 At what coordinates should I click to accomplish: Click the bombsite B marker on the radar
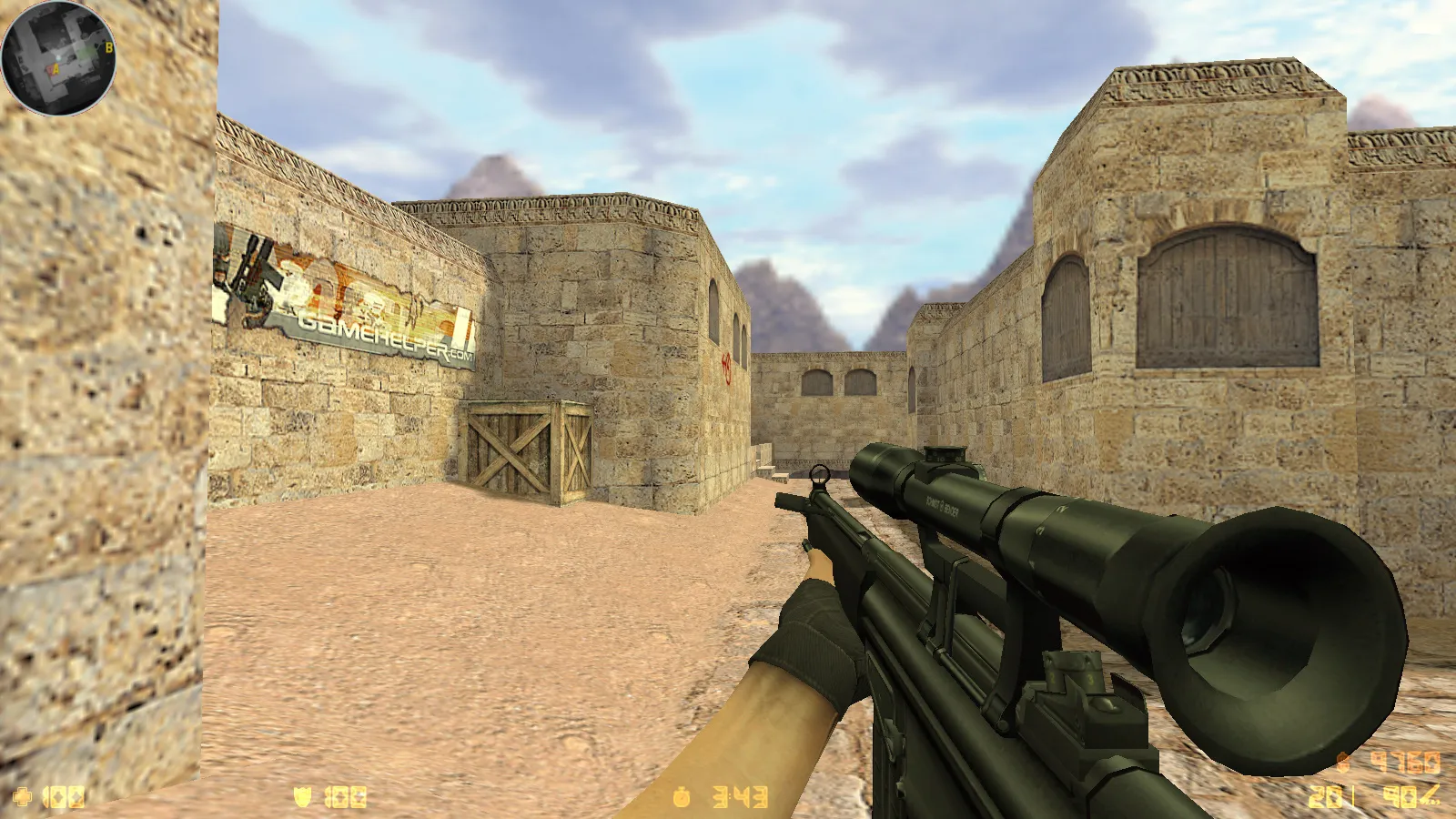(109, 47)
